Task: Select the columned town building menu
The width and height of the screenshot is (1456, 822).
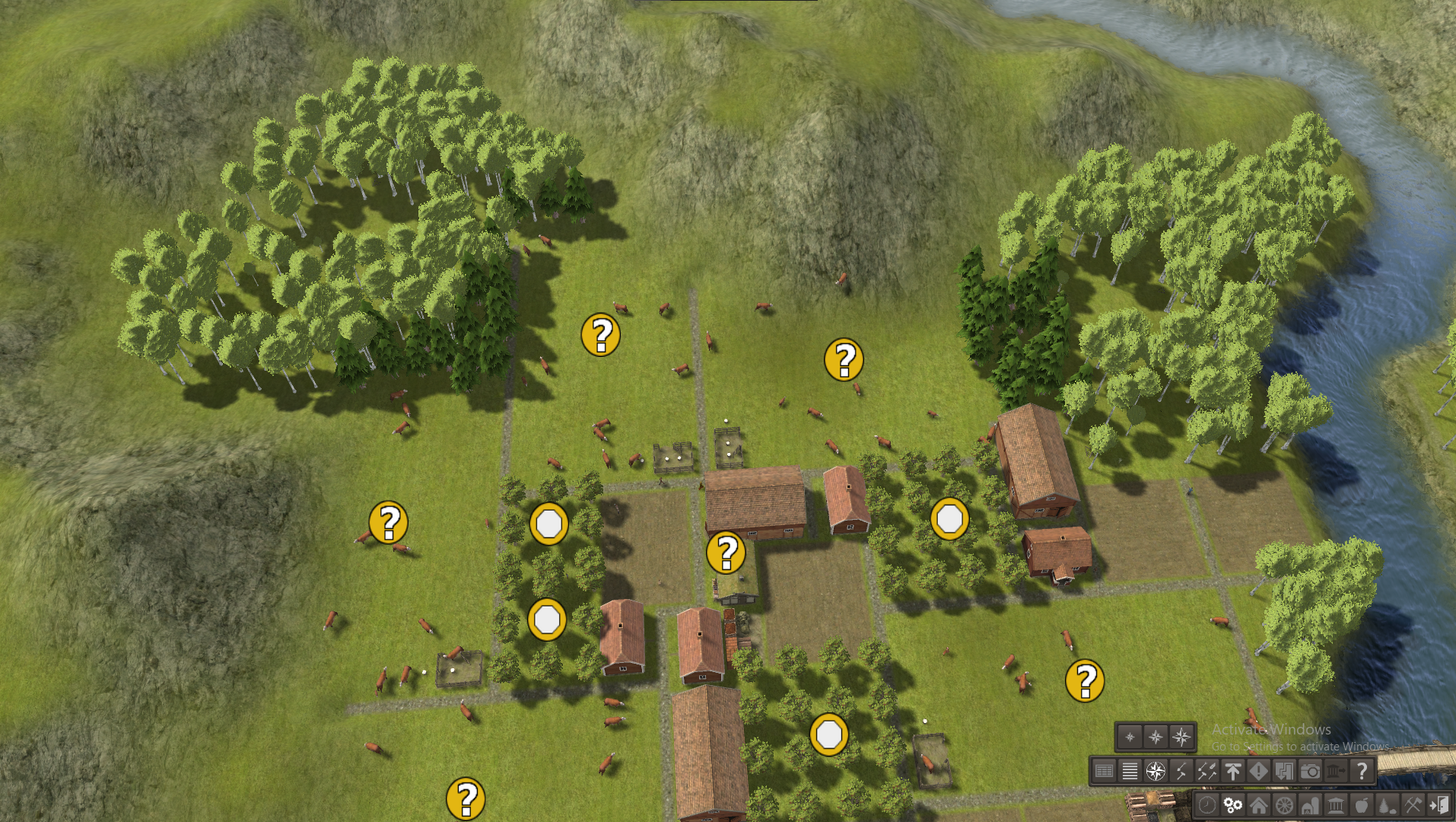Action: point(1336,805)
